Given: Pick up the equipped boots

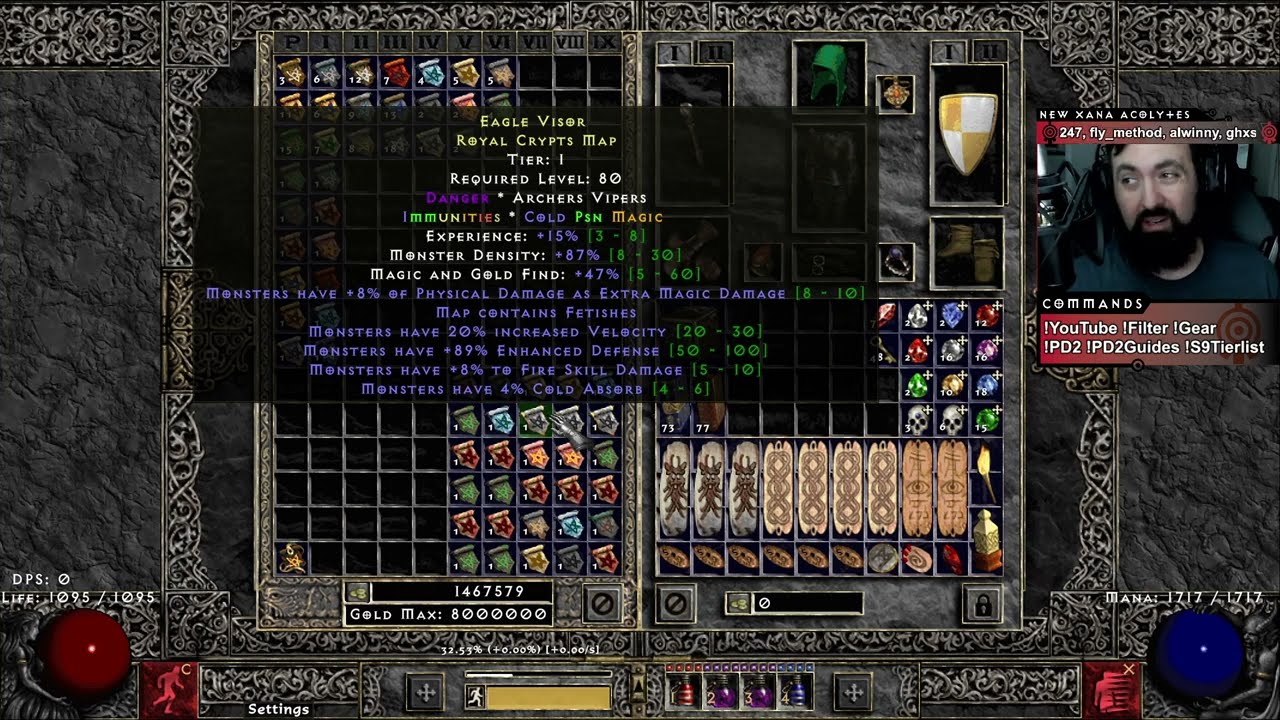Looking at the screenshot, I should [967, 254].
